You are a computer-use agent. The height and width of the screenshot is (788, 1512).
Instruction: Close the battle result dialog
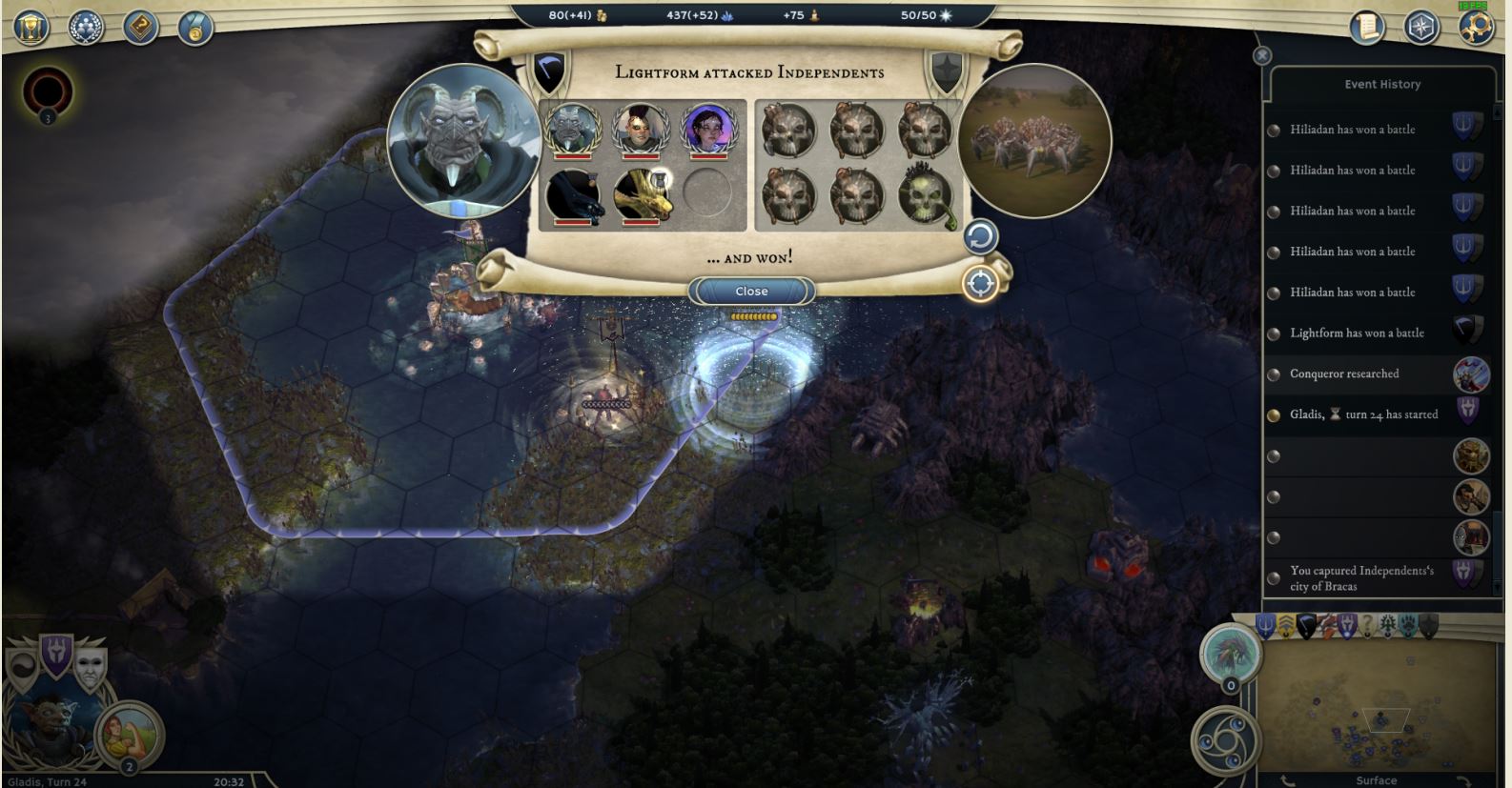(751, 292)
